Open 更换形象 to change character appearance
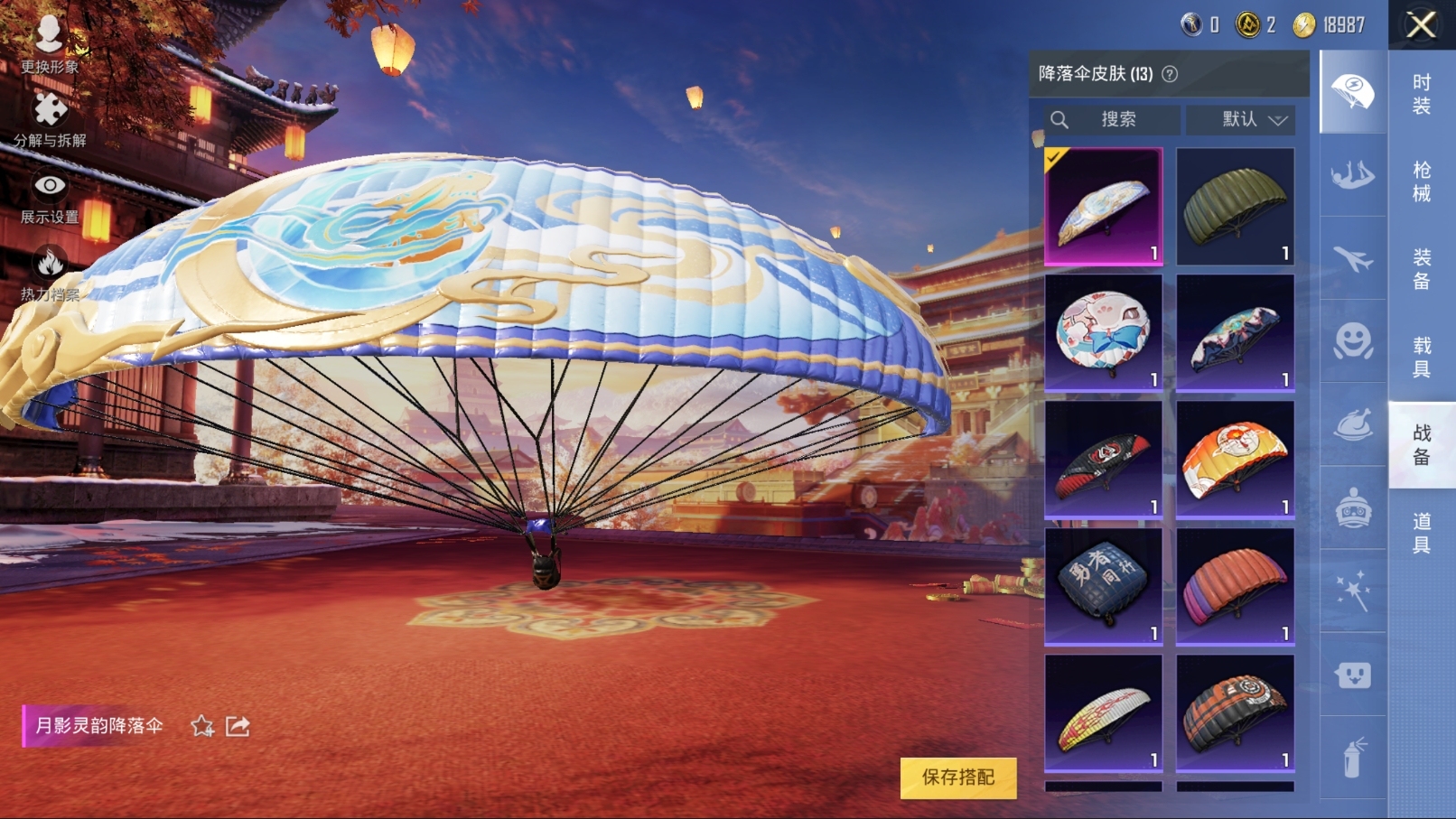 click(x=49, y=43)
